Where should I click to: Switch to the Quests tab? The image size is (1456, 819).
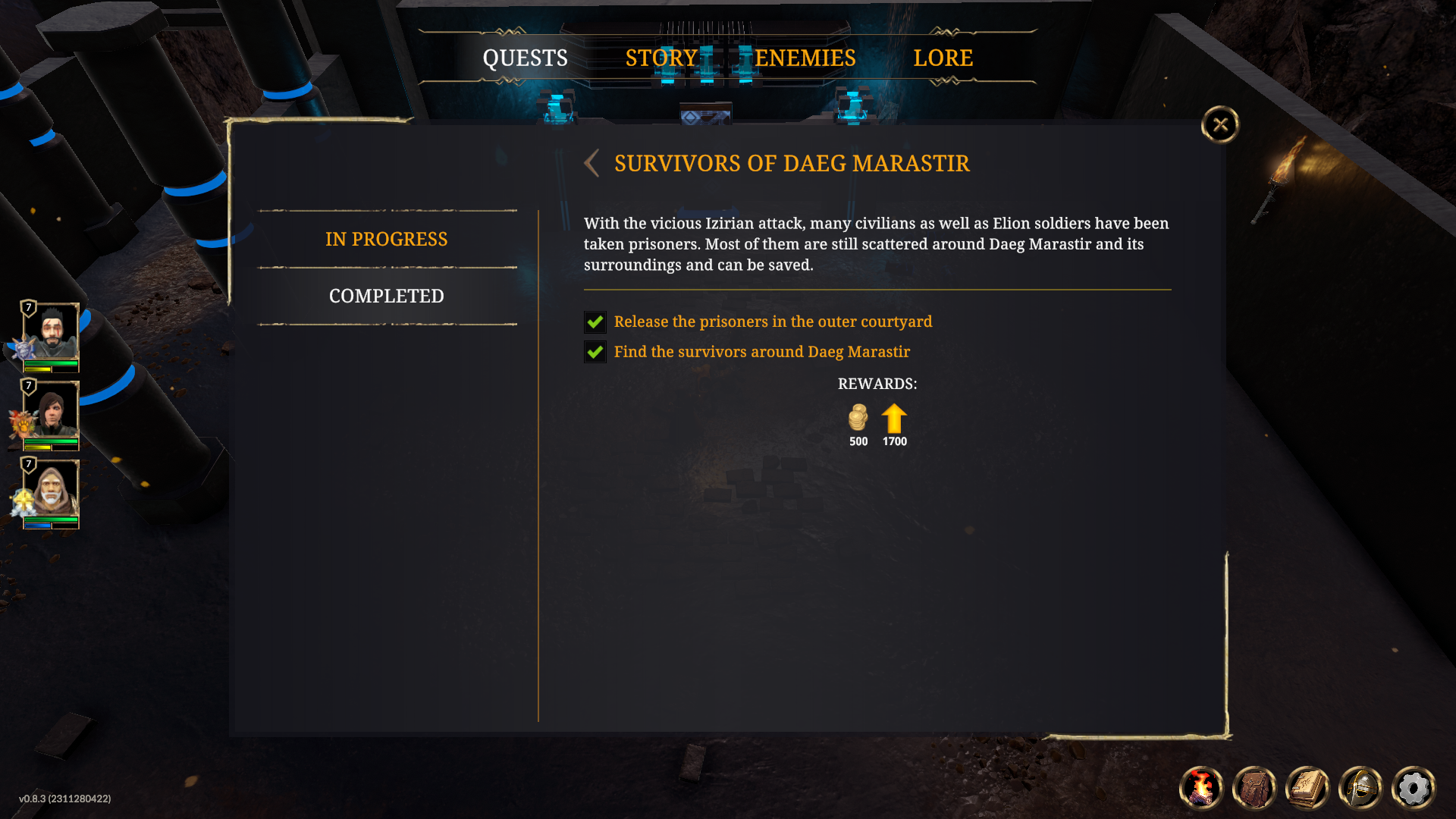pos(525,58)
